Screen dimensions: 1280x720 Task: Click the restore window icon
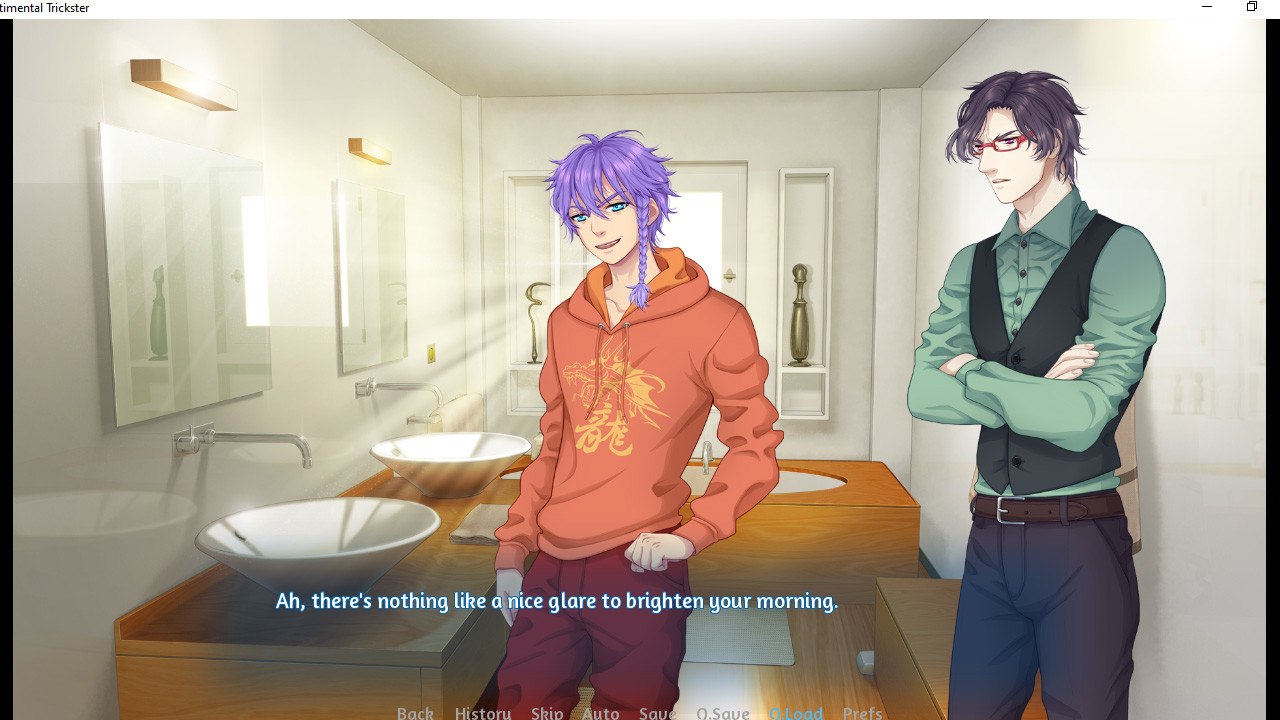click(x=1251, y=7)
